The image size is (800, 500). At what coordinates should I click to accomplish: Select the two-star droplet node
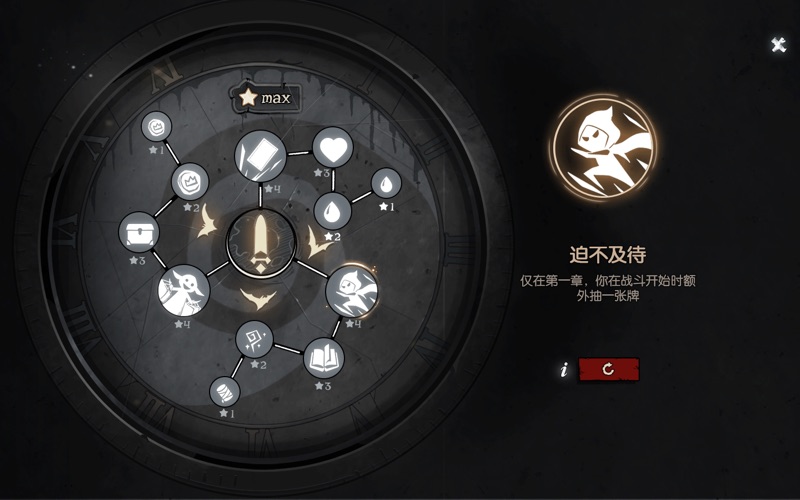[332, 211]
